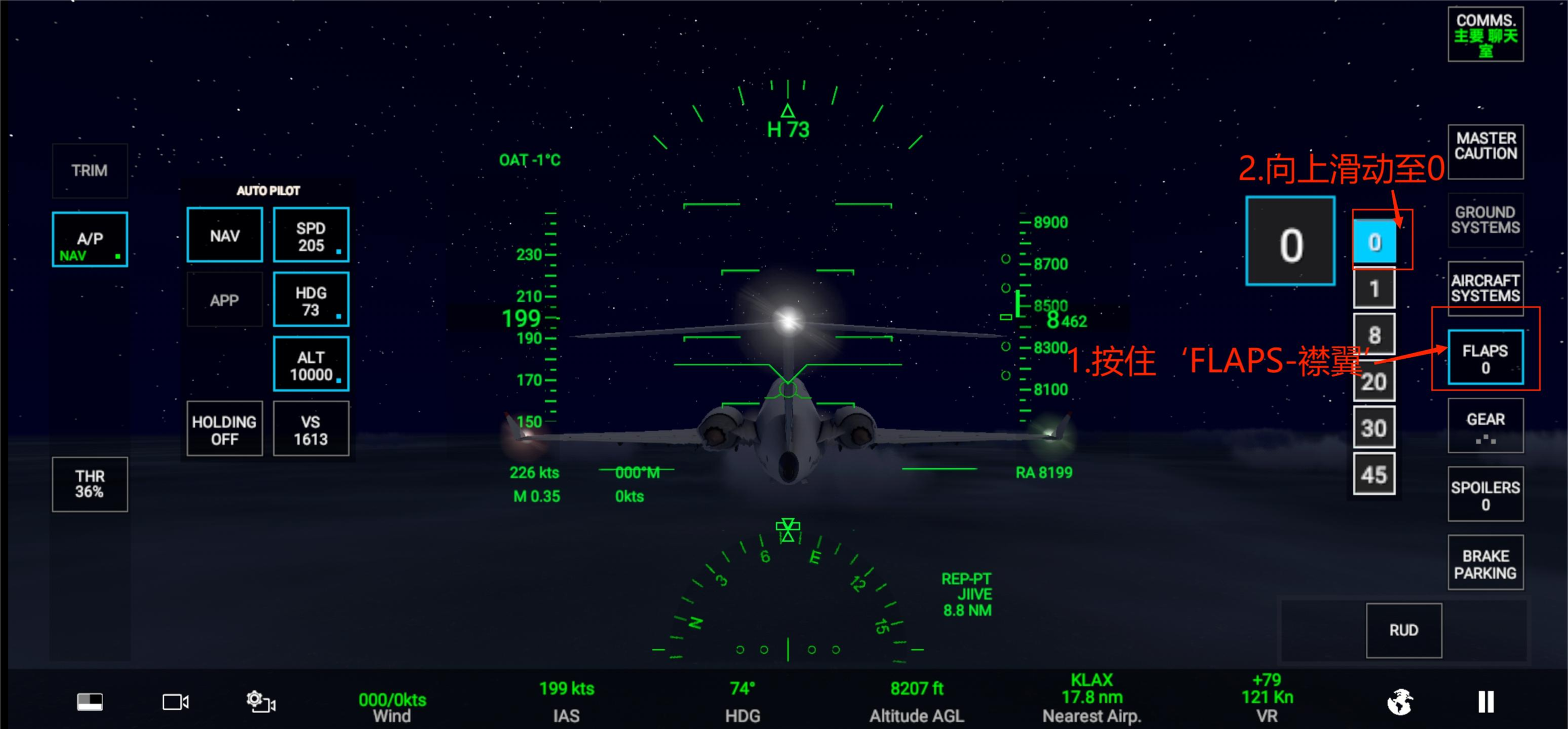Viewport: 1568px width, 729px height.
Task: Open the SPOILERS control
Action: pyautogui.click(x=1485, y=494)
